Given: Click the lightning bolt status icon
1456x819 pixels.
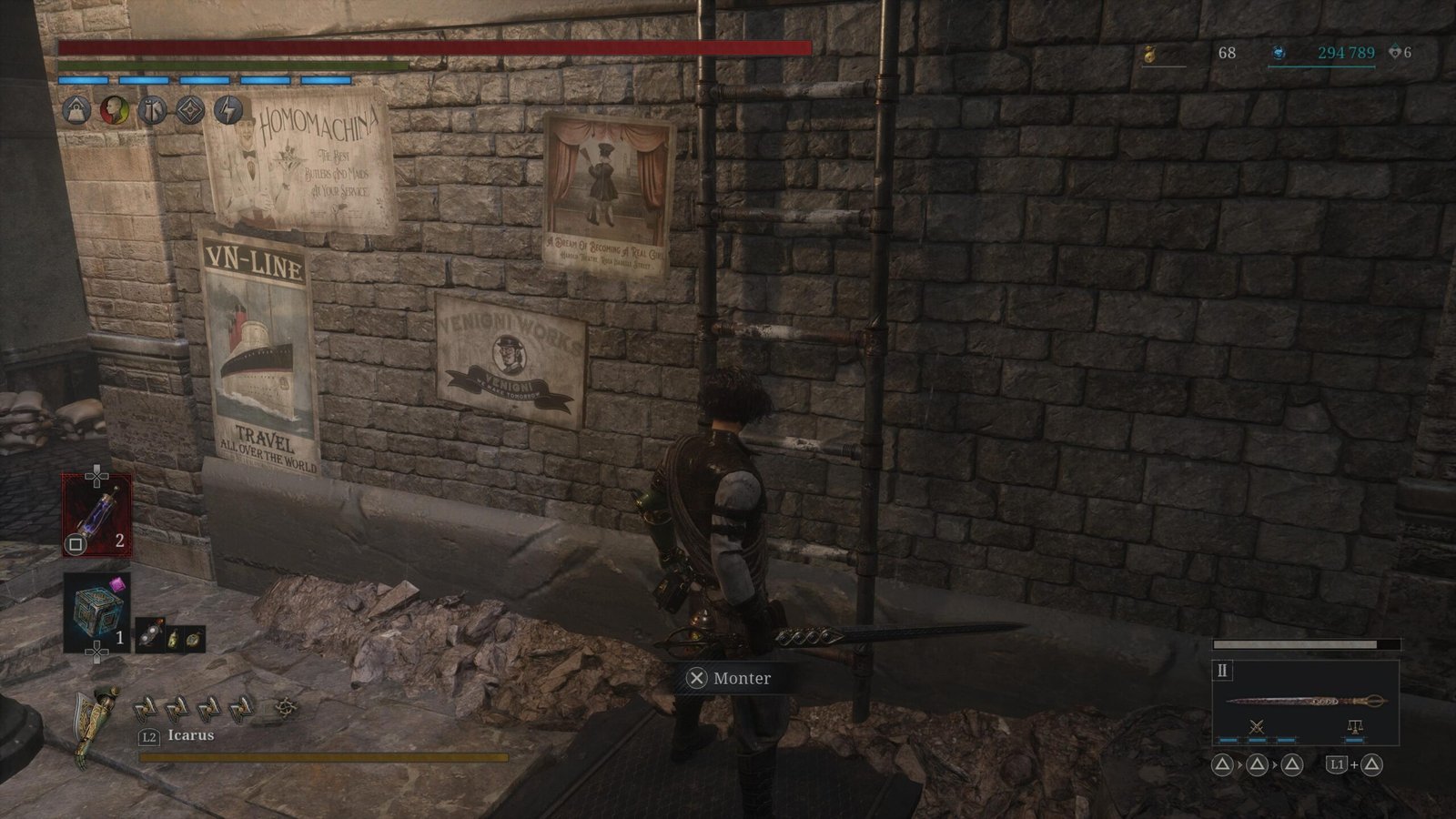Looking at the screenshot, I should click(x=228, y=111).
